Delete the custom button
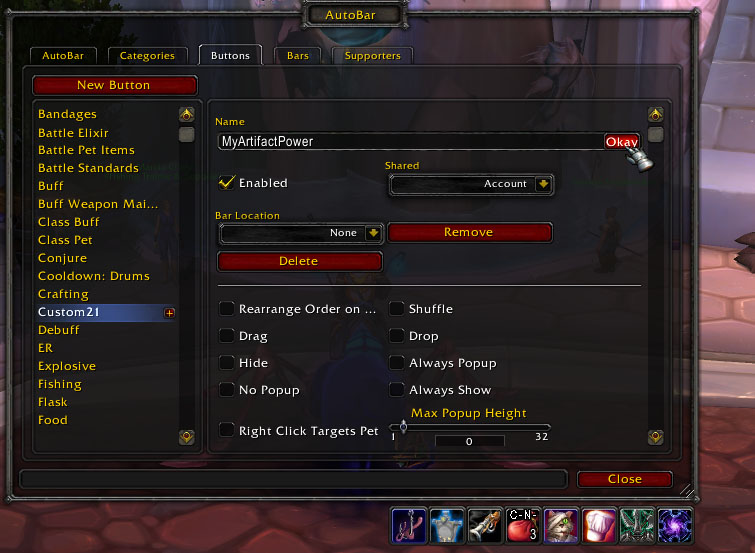This screenshot has height=553, width=755. point(299,261)
